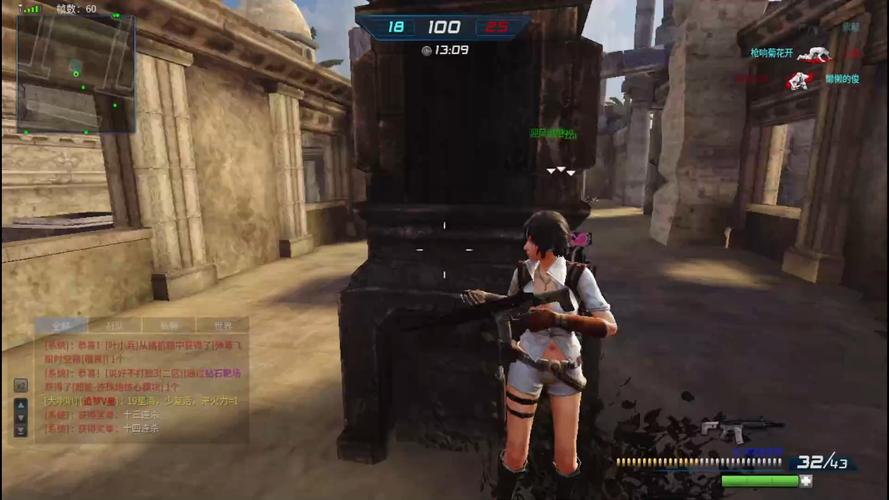Switch to the 全部 (All) chat tab

tap(62, 325)
